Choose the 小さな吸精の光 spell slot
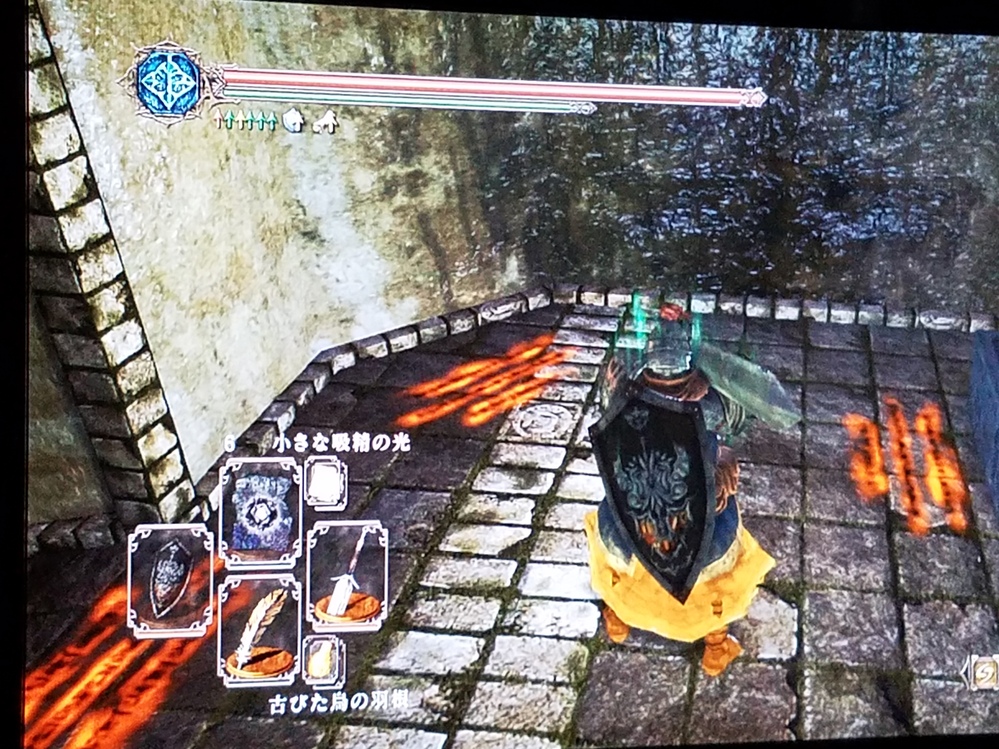The height and width of the screenshot is (749, 999). click(259, 511)
